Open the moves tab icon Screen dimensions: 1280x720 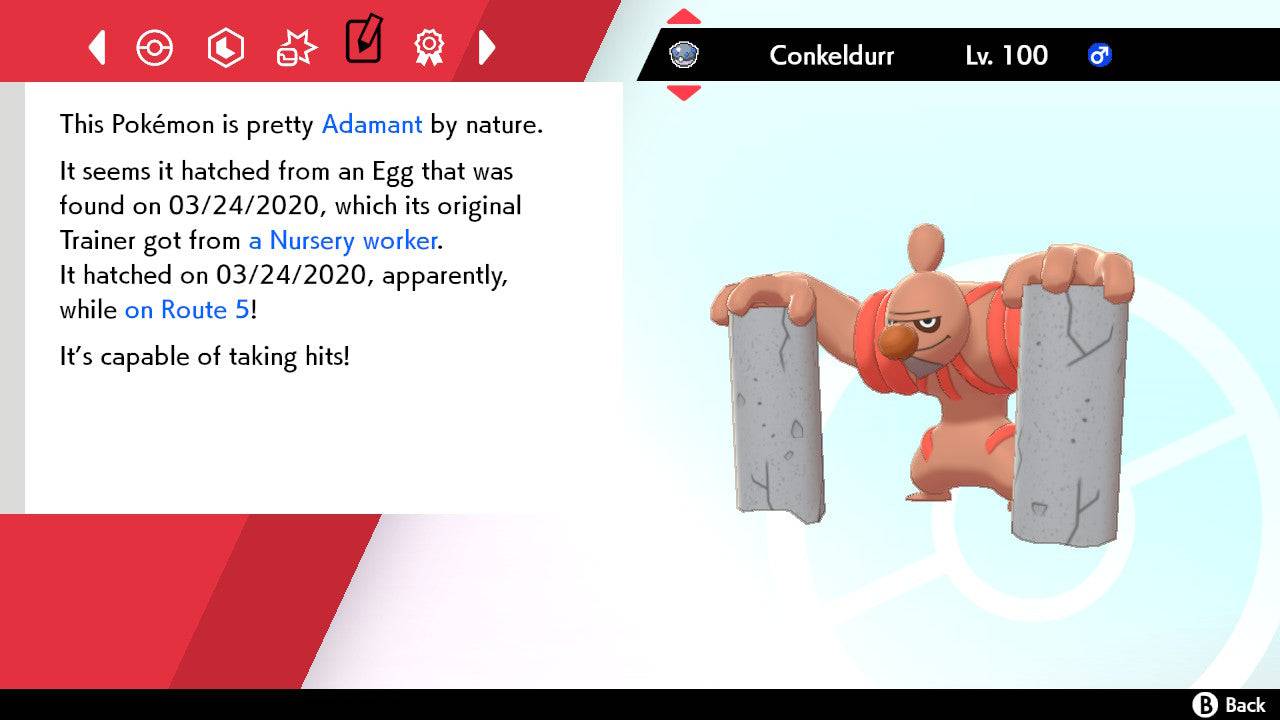point(295,47)
